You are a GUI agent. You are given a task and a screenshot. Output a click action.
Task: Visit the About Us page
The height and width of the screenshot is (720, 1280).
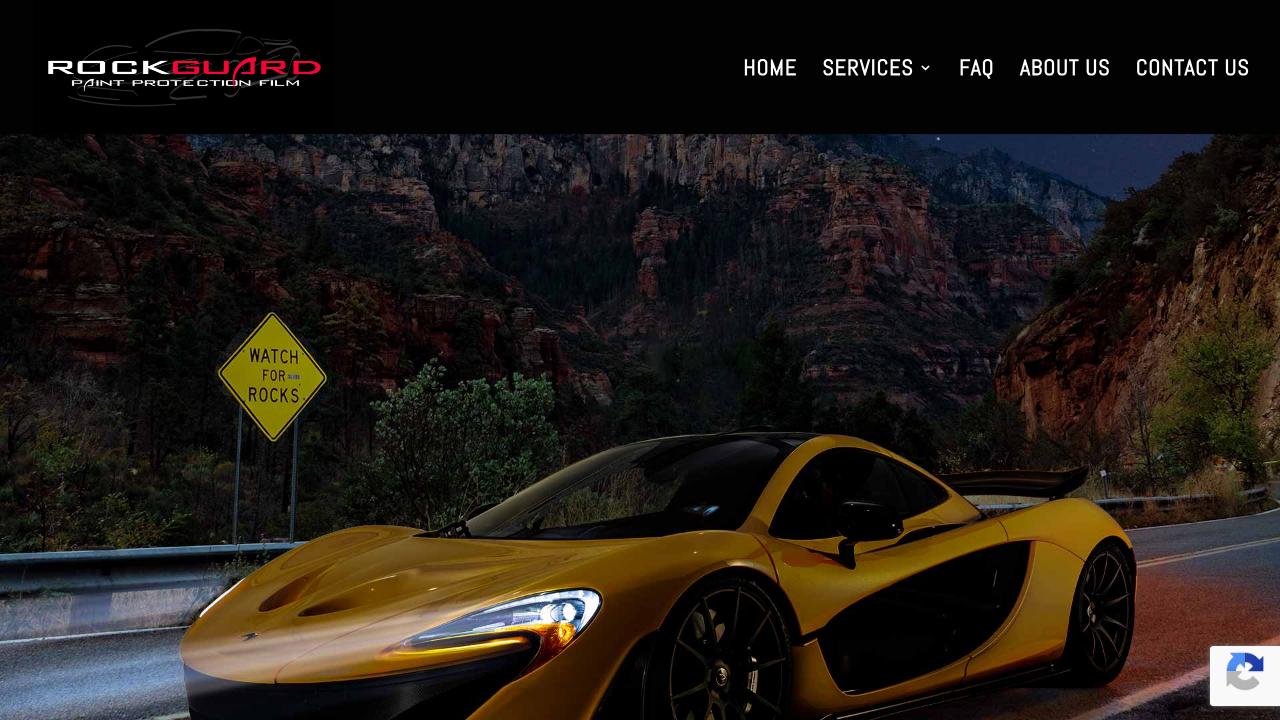pos(1064,68)
